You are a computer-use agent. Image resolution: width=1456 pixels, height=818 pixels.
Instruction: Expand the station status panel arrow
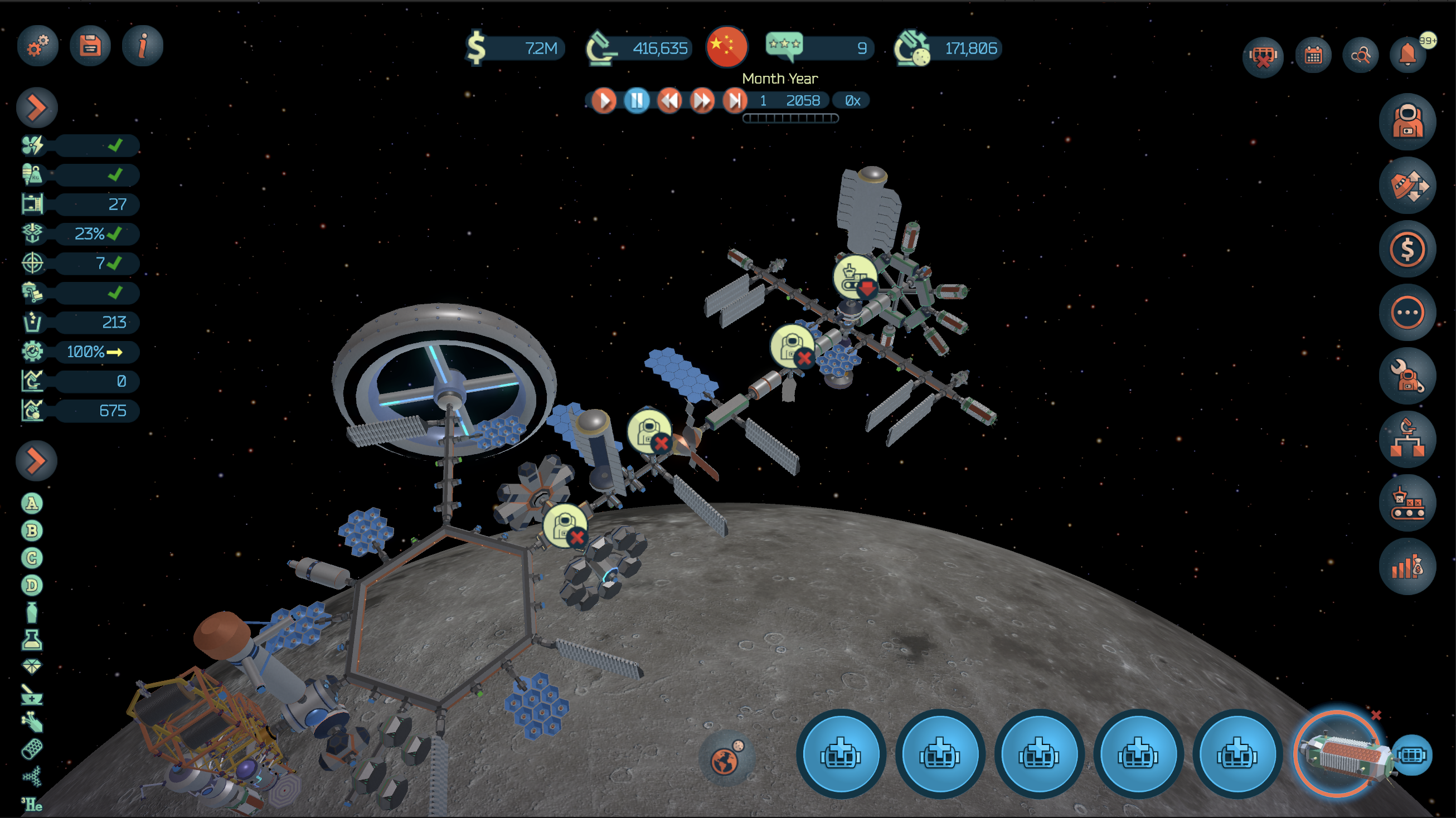click(x=37, y=108)
